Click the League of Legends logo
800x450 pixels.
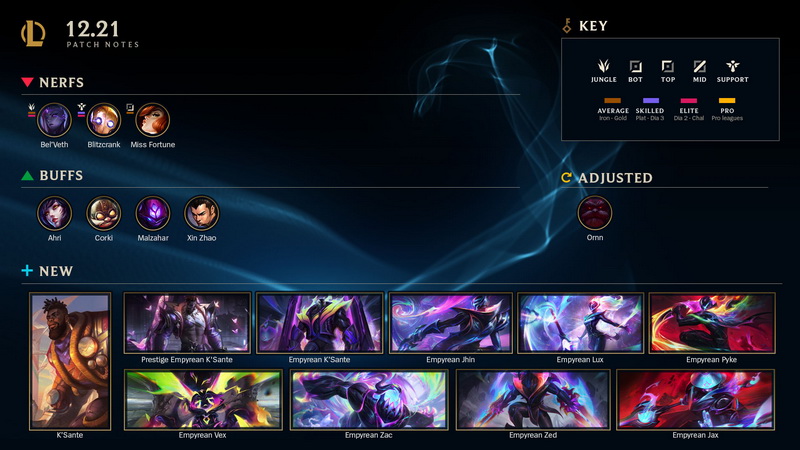(x=33, y=33)
